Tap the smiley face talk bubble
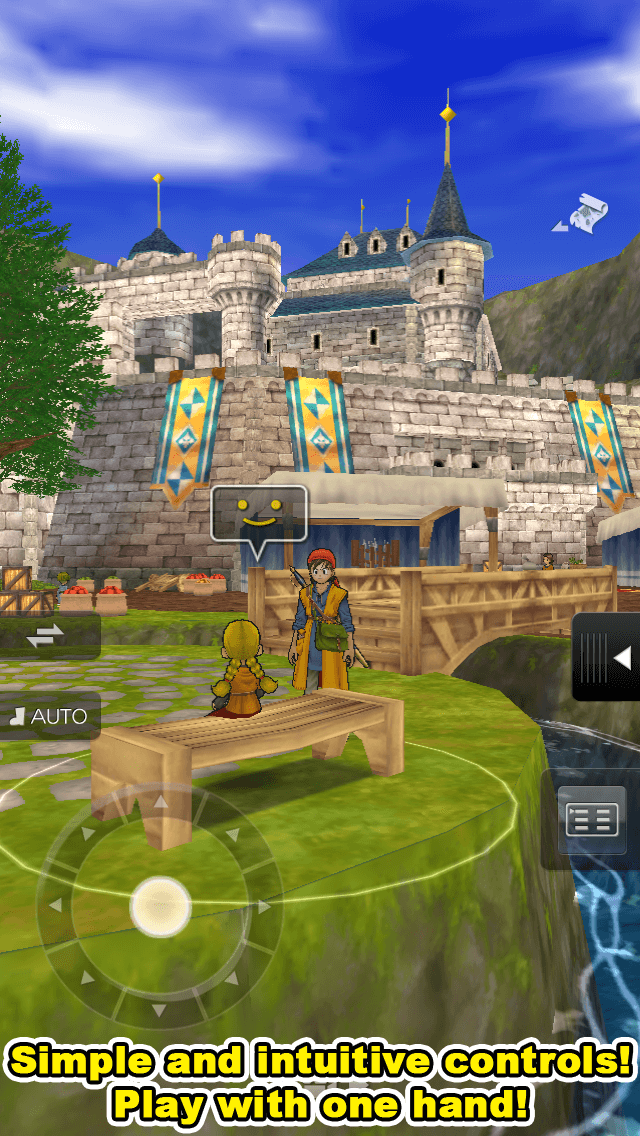Viewport: 640px width, 1136px height. pos(259,515)
